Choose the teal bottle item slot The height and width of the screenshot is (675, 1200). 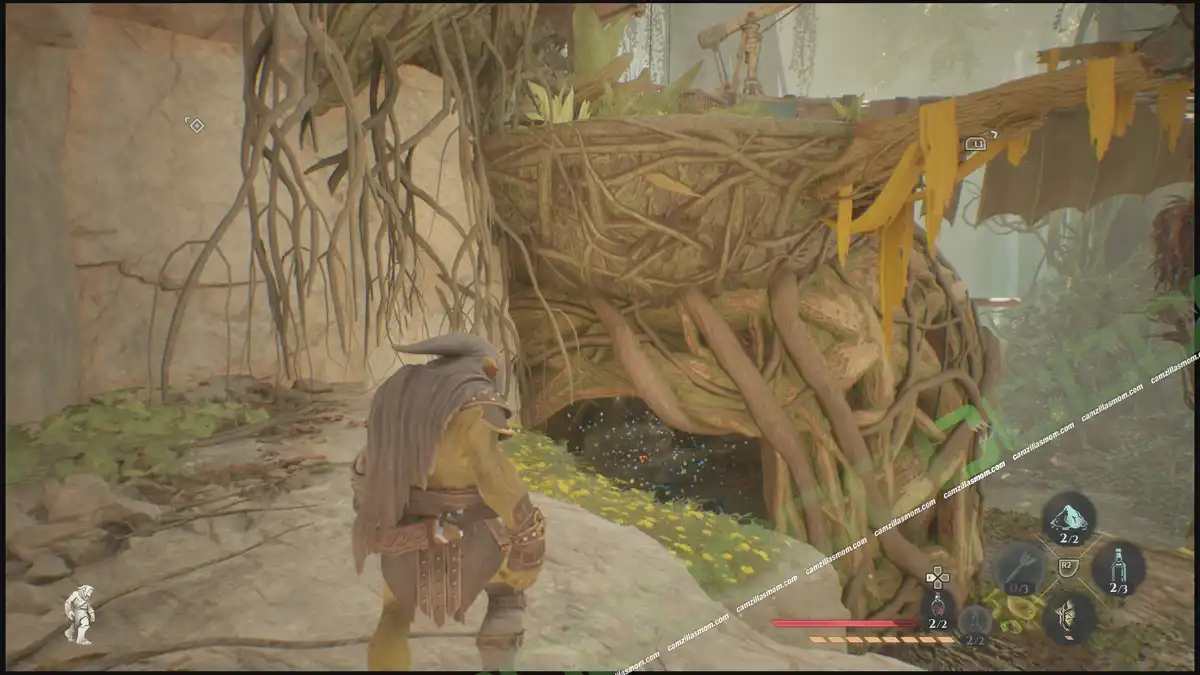coord(1118,566)
